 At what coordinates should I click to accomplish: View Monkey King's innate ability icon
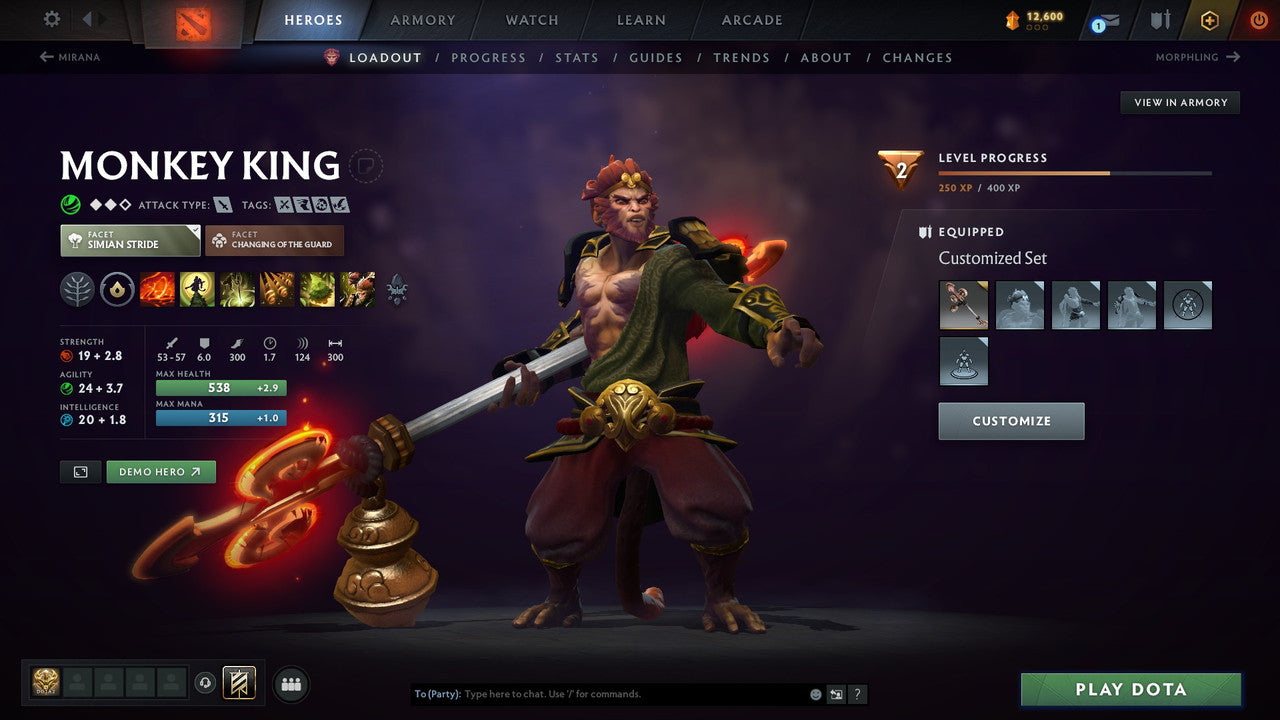pyautogui.click(x=118, y=289)
